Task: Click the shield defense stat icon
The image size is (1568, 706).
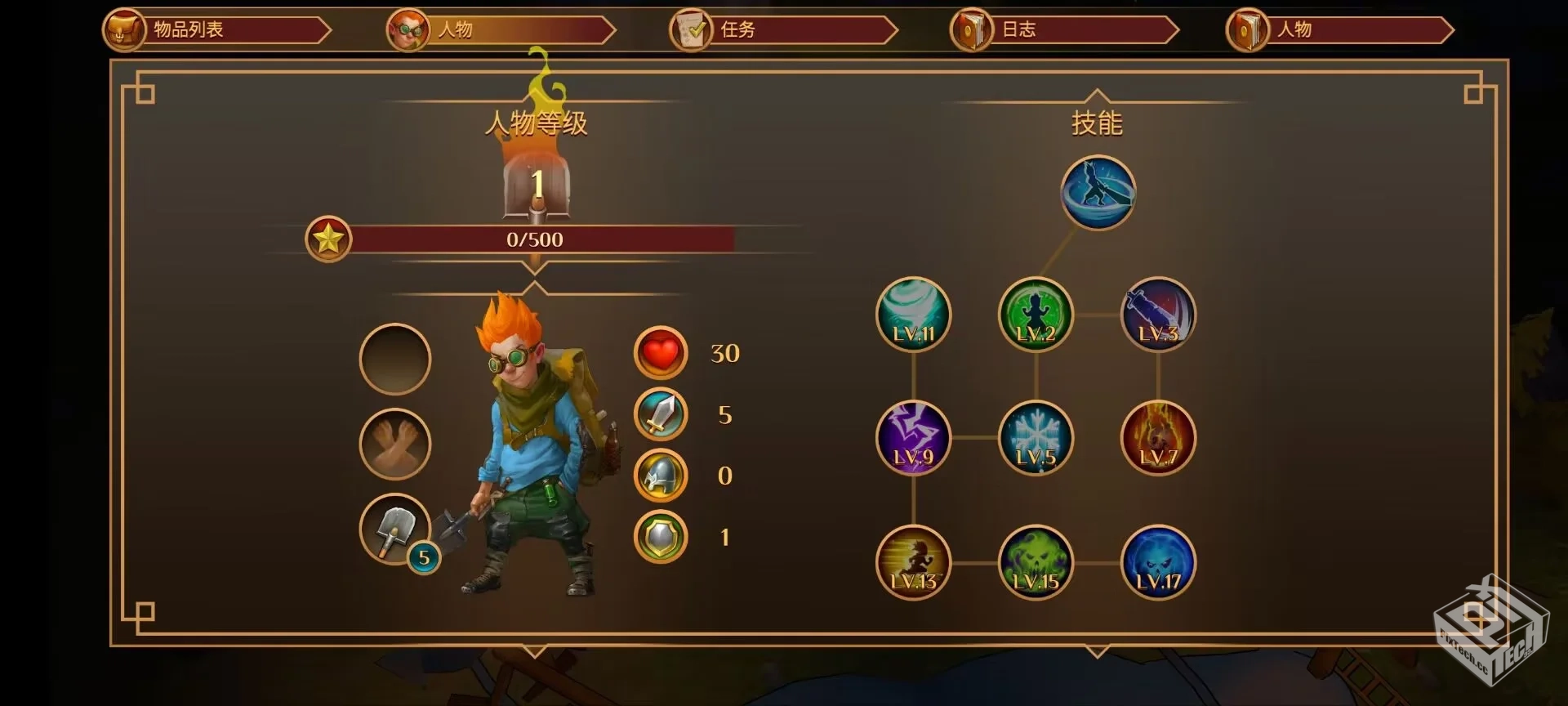Action: click(x=661, y=537)
